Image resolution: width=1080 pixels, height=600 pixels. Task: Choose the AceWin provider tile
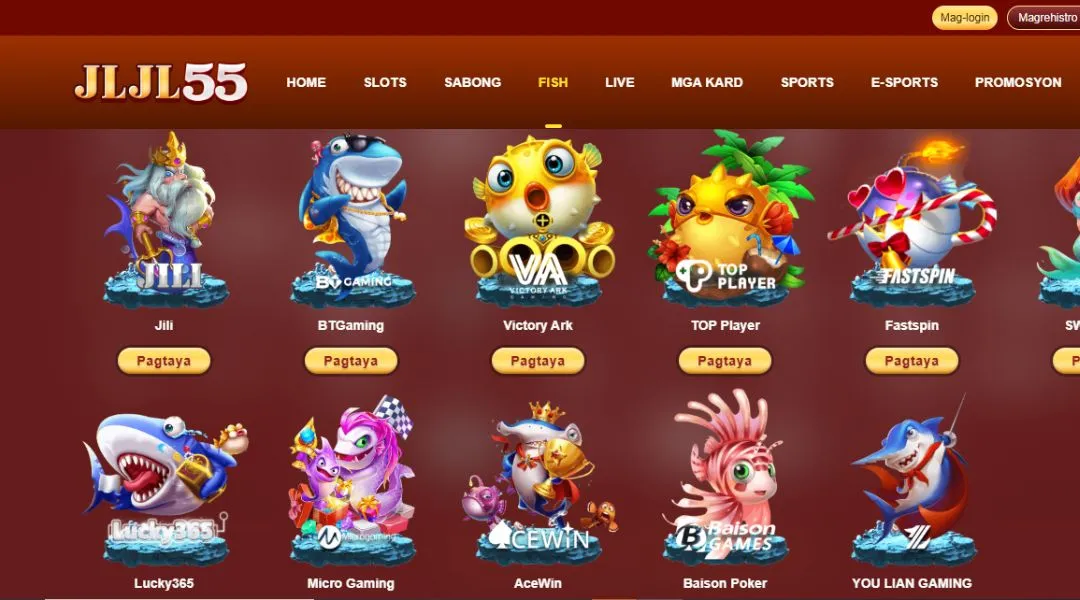(538, 480)
